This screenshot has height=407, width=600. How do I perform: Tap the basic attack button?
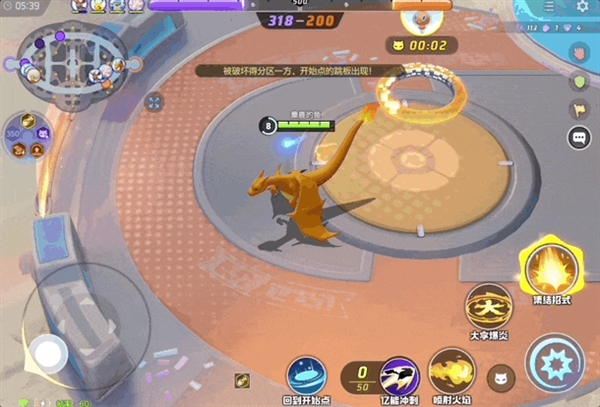(x=555, y=362)
